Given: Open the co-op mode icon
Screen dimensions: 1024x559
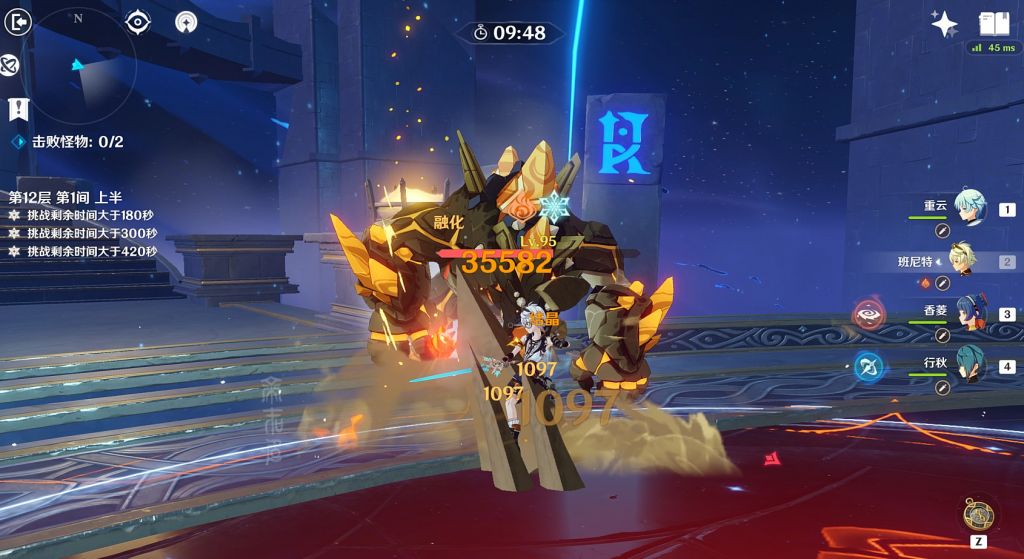Looking at the screenshot, I should 186,21.
